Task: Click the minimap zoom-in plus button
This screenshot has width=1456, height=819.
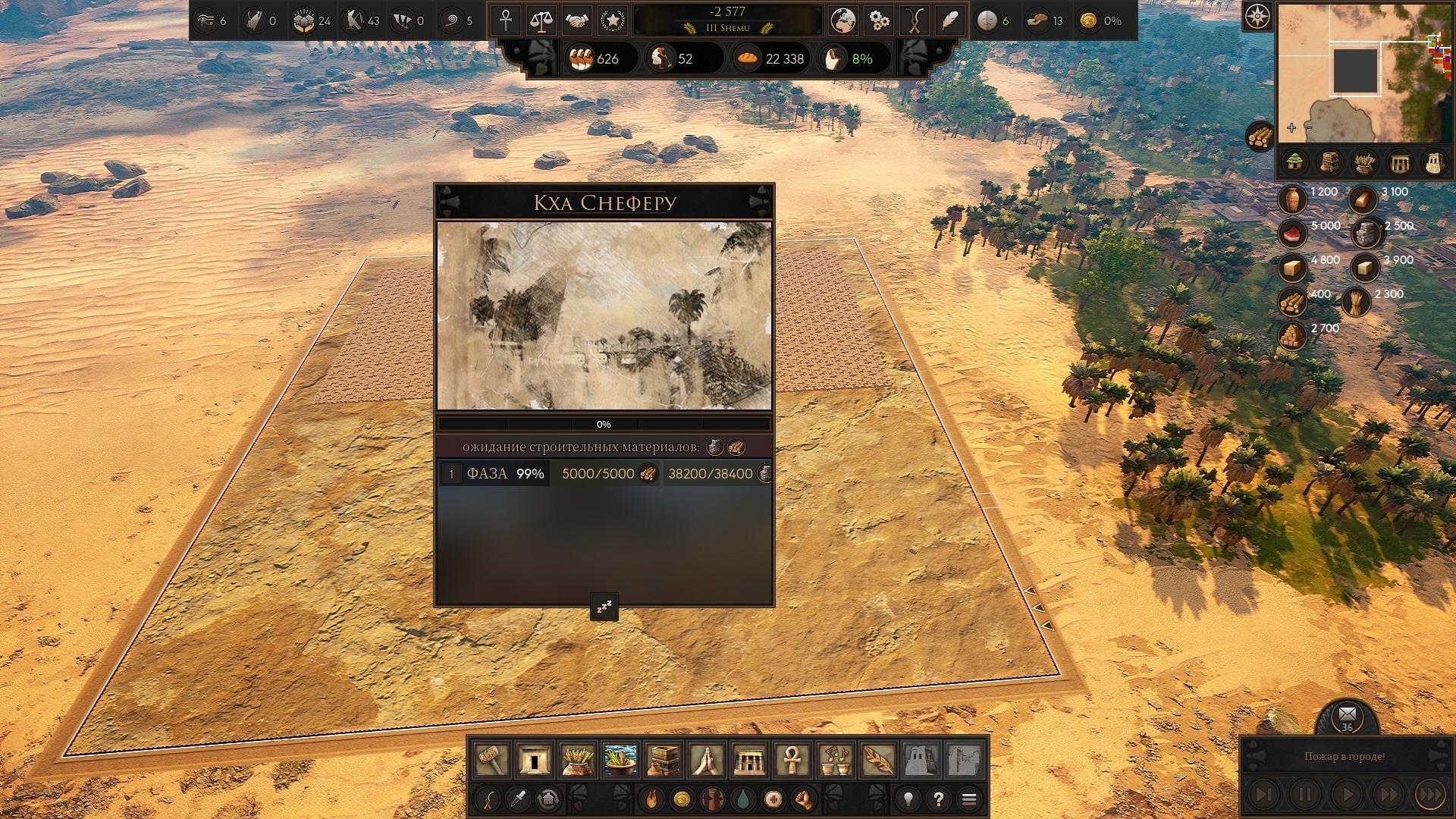Action: pyautogui.click(x=1291, y=128)
